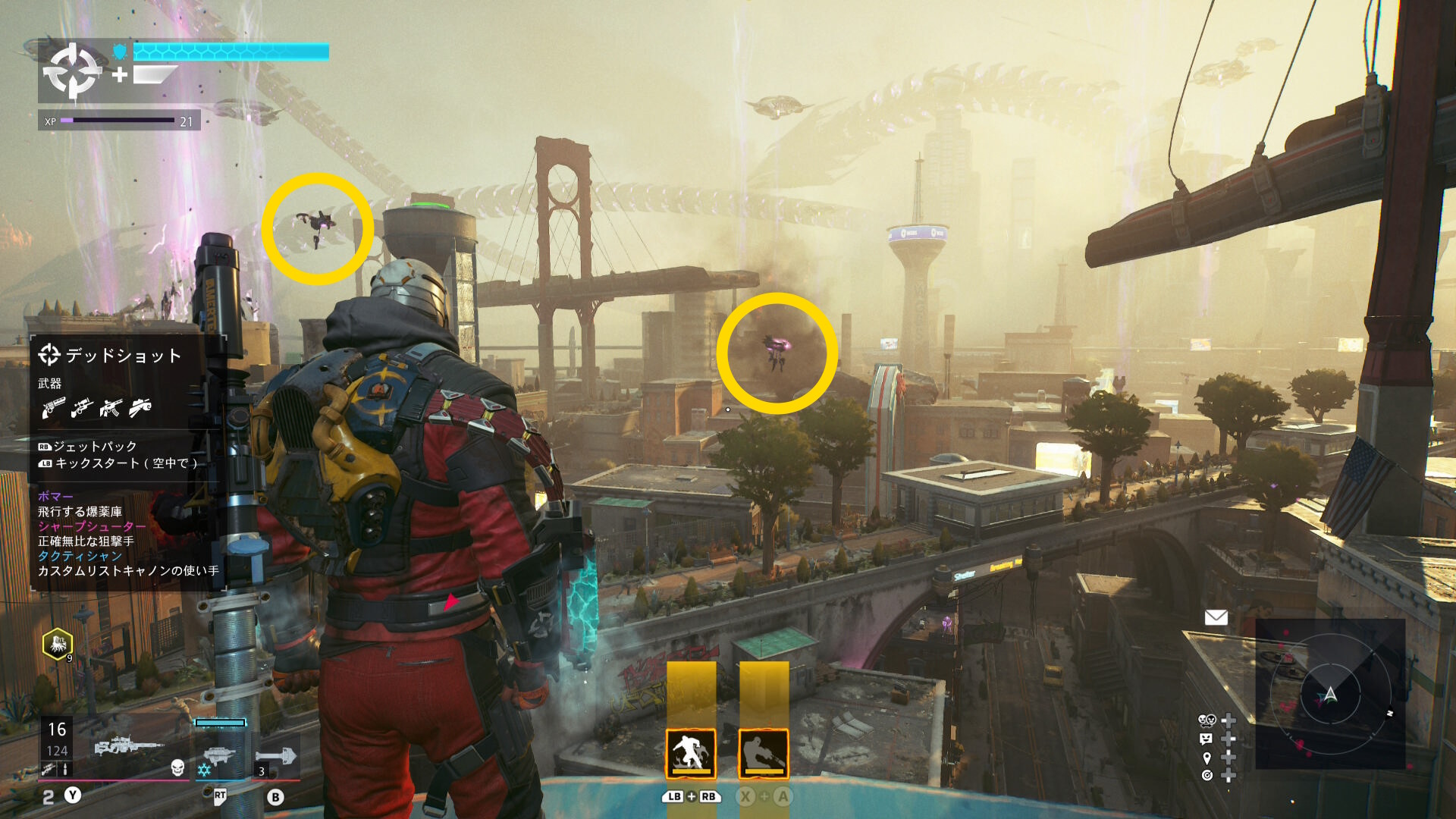The width and height of the screenshot is (1456, 819).
Task: Click the squad character swap icon
Action: (x=1207, y=720)
